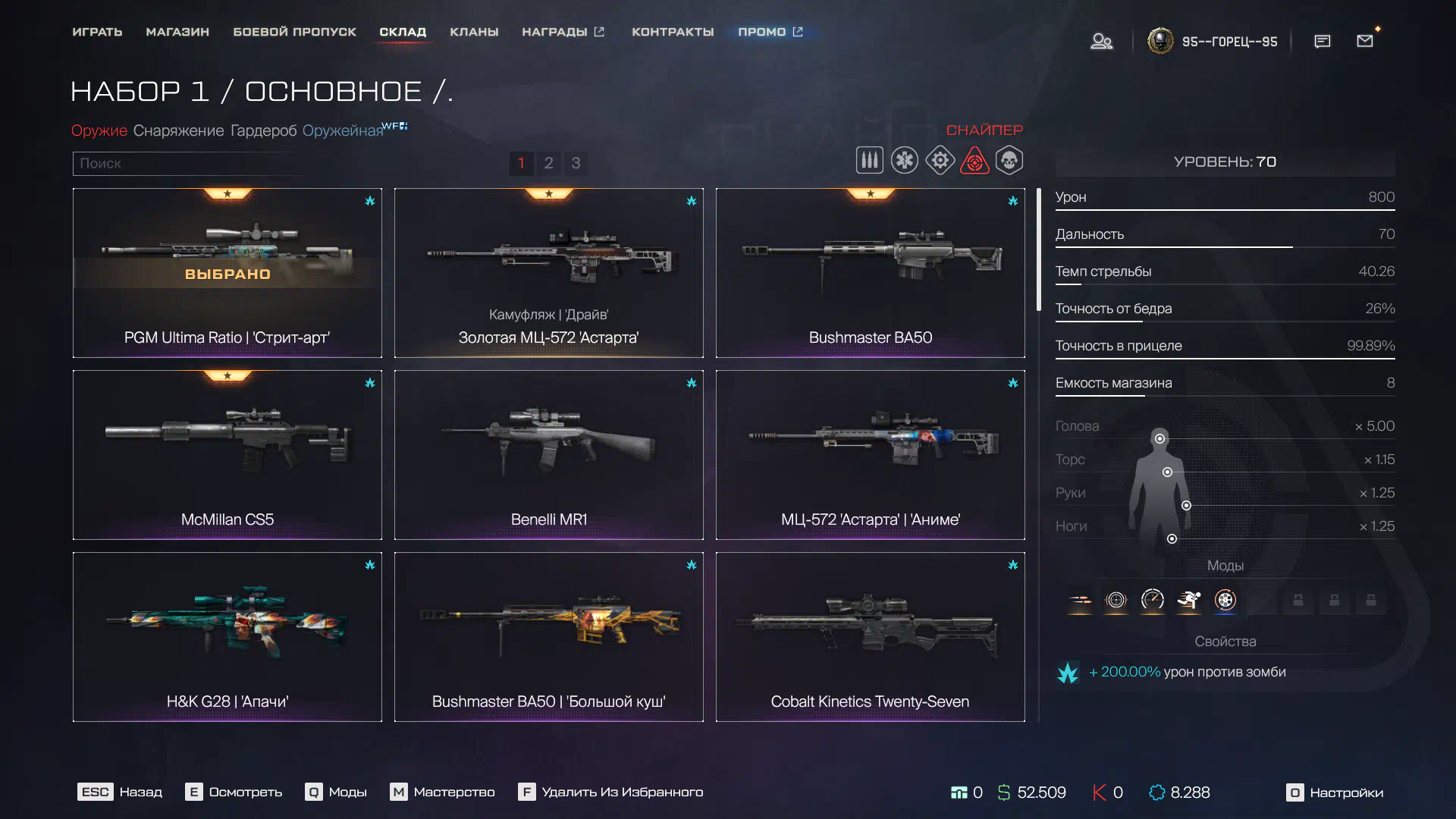Open the friends list icon

tap(1101, 42)
